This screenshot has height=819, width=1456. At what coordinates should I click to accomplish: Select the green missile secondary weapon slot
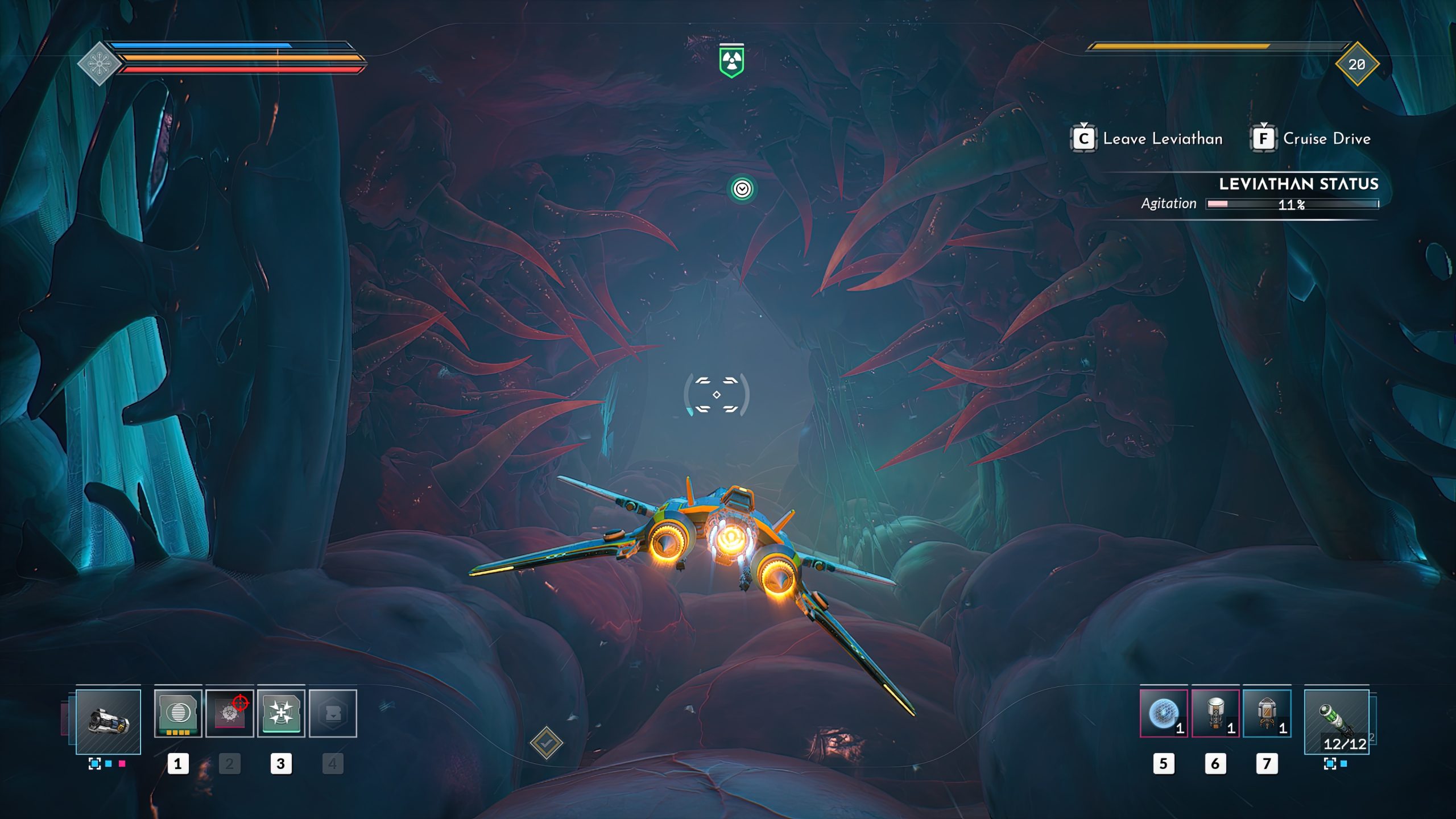[x=1337, y=721]
